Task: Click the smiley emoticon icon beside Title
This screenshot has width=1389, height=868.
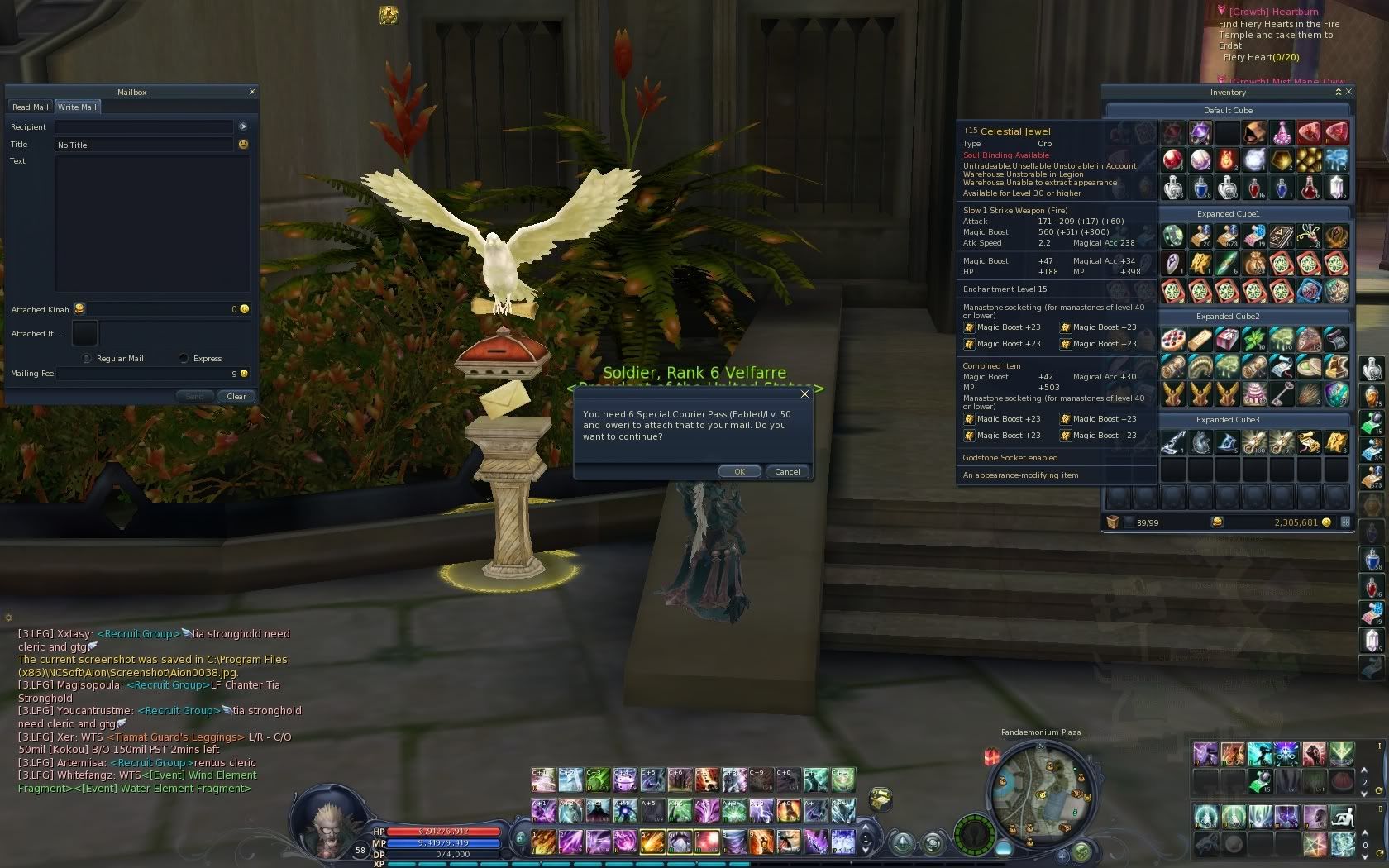Action: (x=241, y=145)
